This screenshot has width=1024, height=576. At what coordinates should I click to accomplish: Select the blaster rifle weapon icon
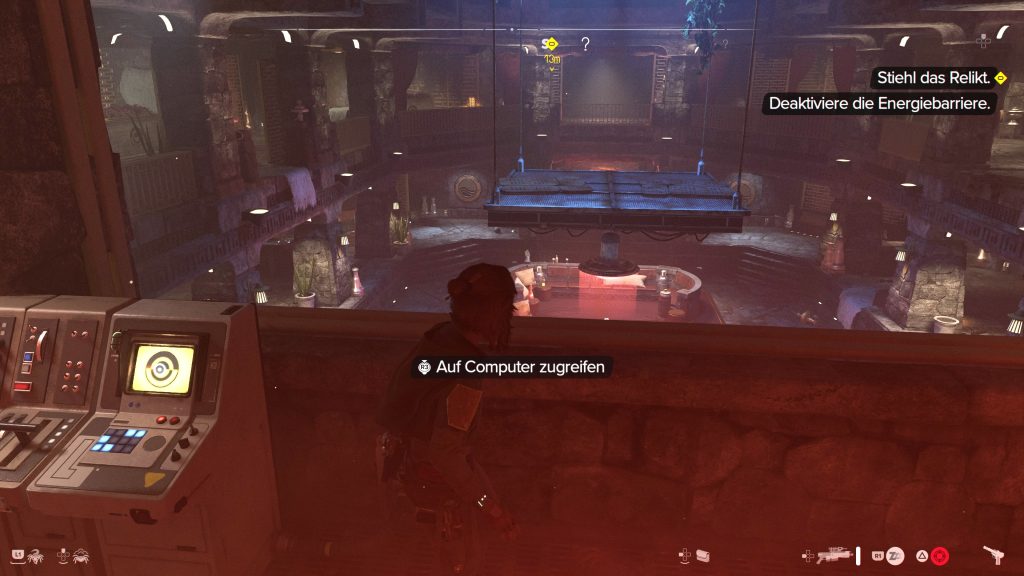pos(834,555)
